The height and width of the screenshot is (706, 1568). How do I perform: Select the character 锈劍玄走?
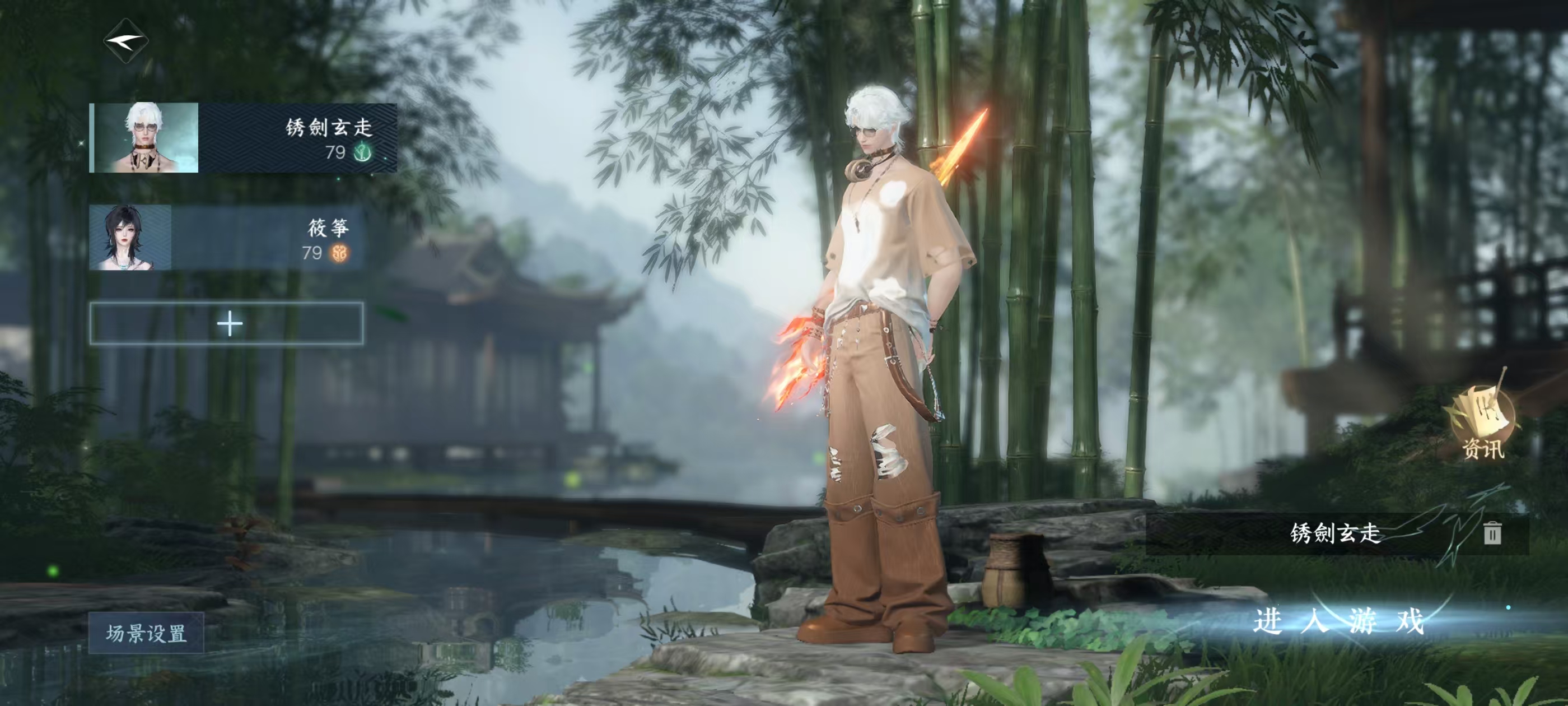click(243, 138)
